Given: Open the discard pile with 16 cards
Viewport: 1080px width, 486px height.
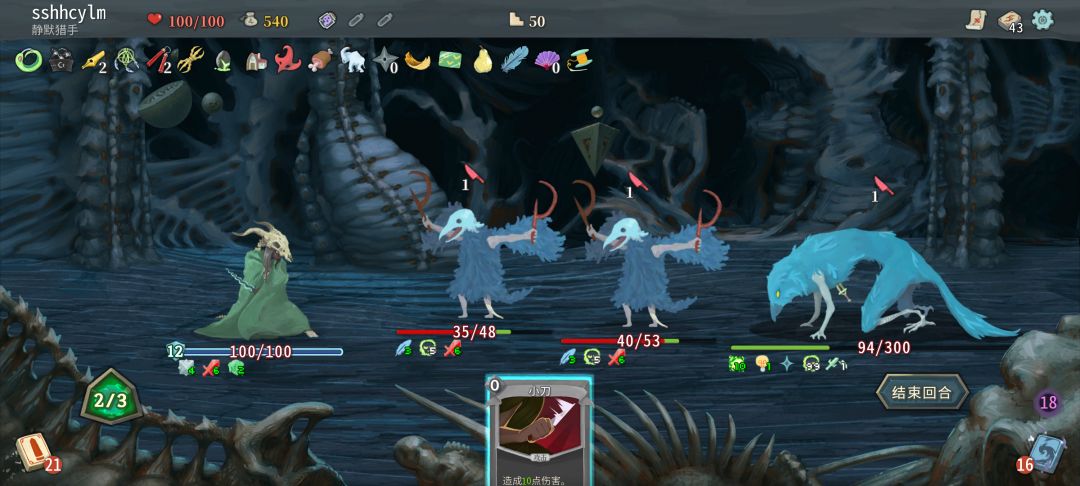Looking at the screenshot, I should click(x=1045, y=452).
